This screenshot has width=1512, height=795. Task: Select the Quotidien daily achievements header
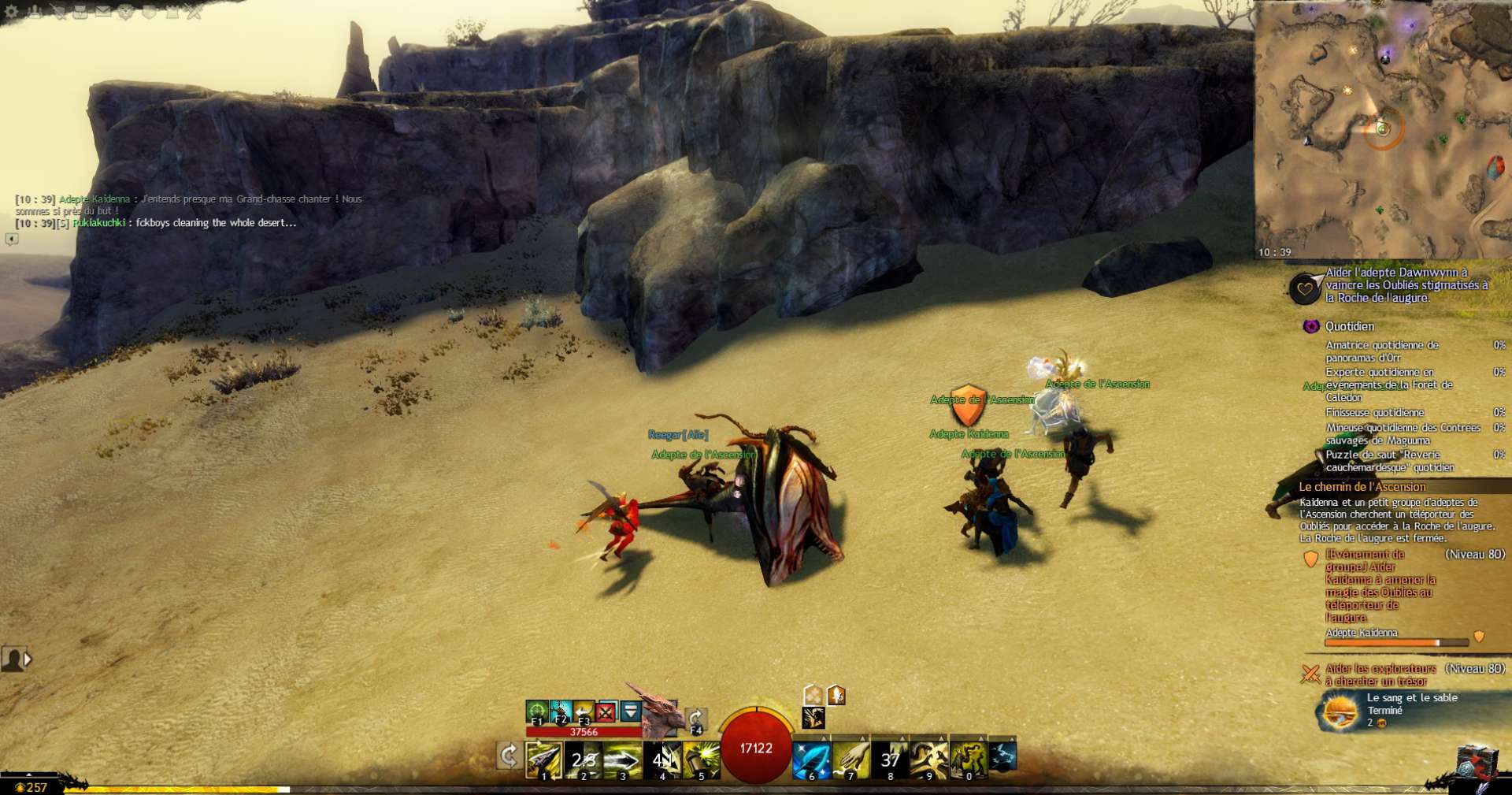(x=1349, y=326)
